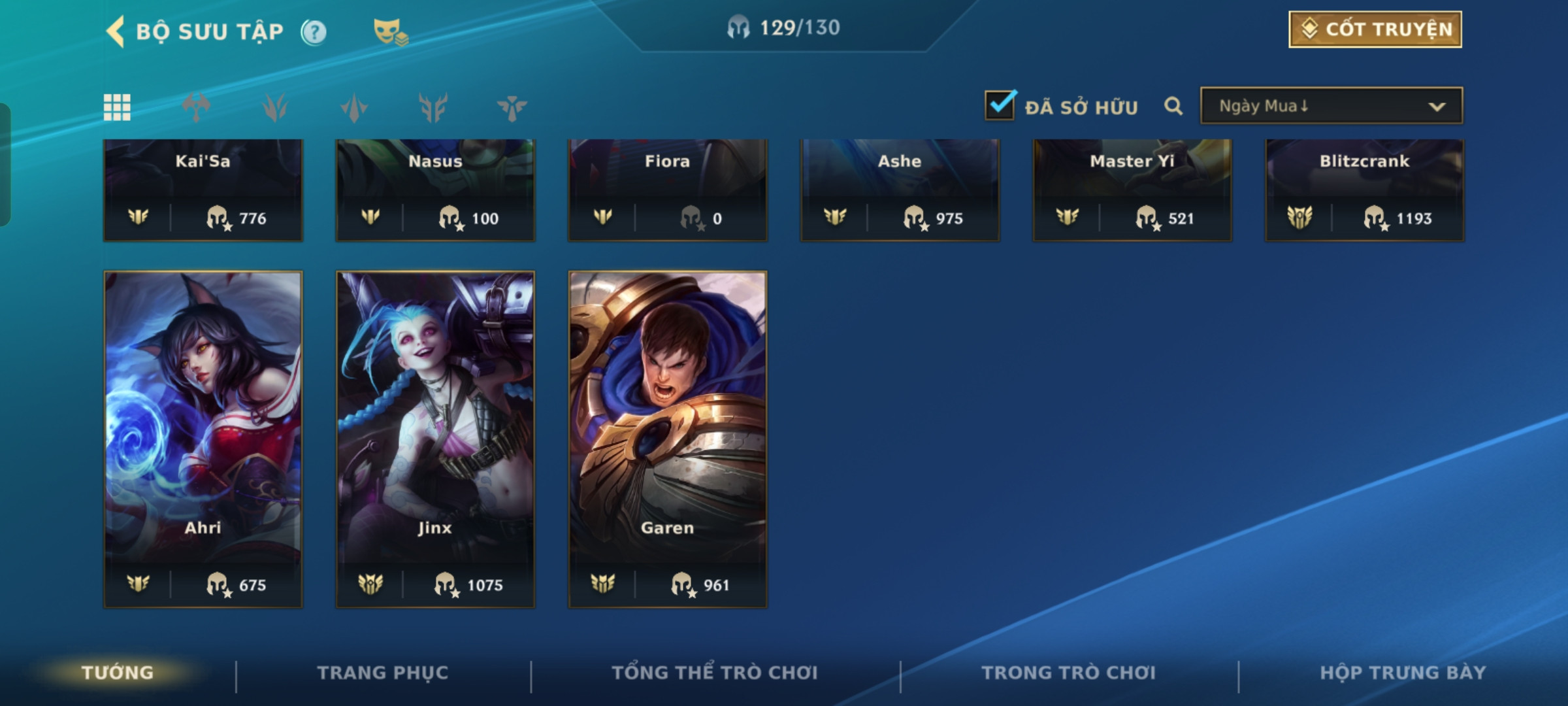View the Ashe champion card

click(900, 190)
